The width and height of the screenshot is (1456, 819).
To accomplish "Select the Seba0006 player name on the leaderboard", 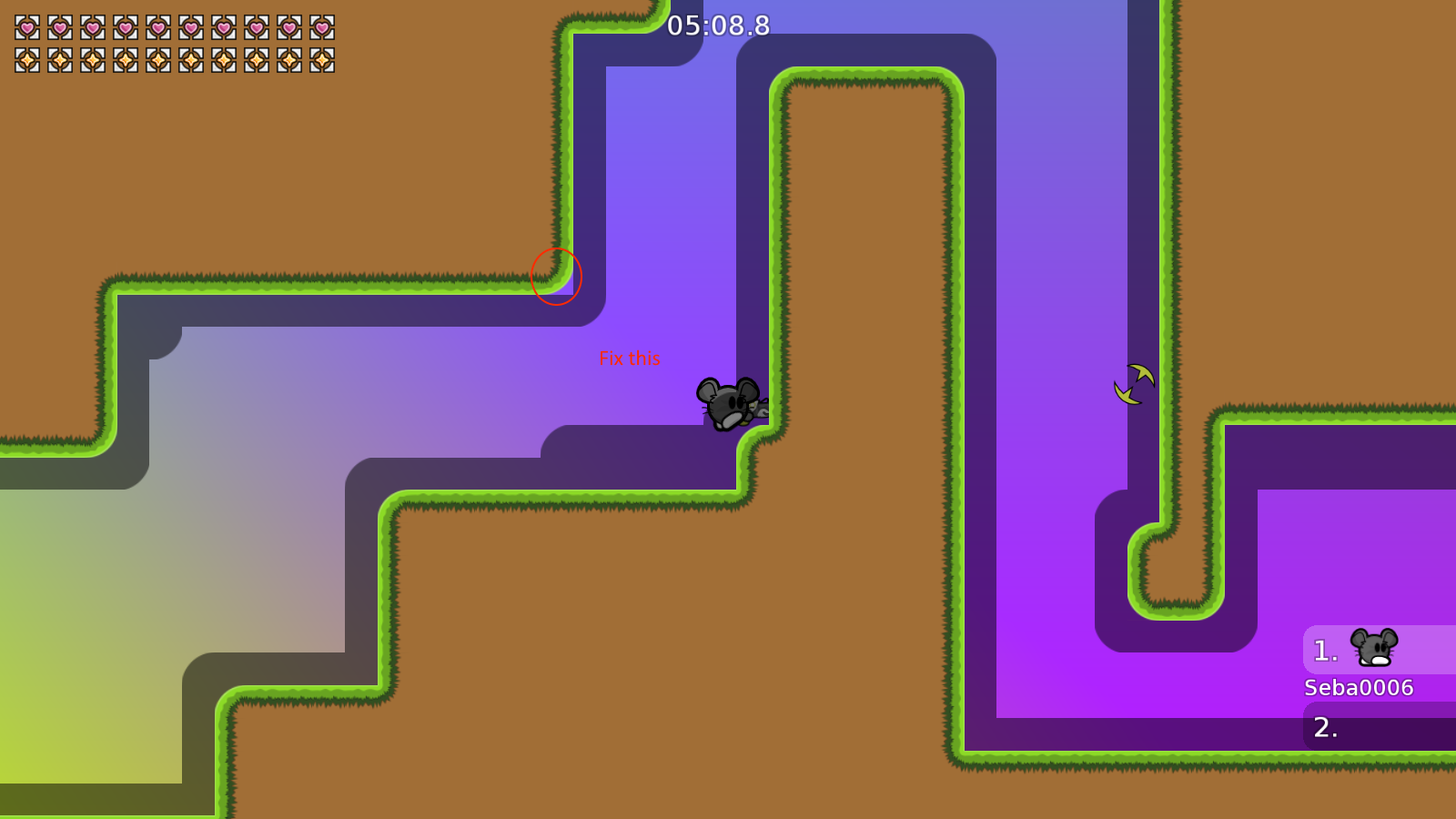I will point(1357,688).
